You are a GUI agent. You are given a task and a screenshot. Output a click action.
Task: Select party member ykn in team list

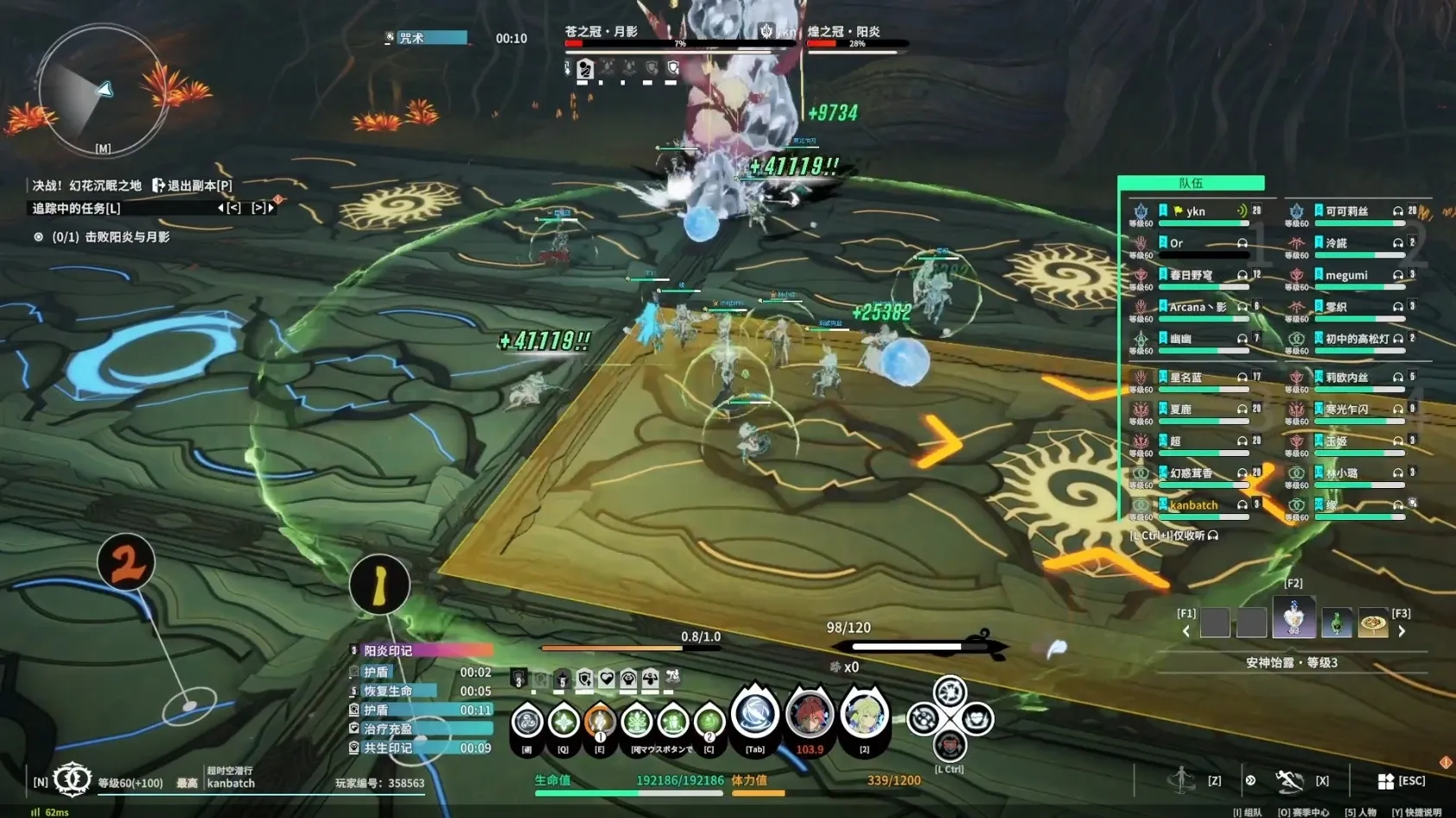point(1196,212)
